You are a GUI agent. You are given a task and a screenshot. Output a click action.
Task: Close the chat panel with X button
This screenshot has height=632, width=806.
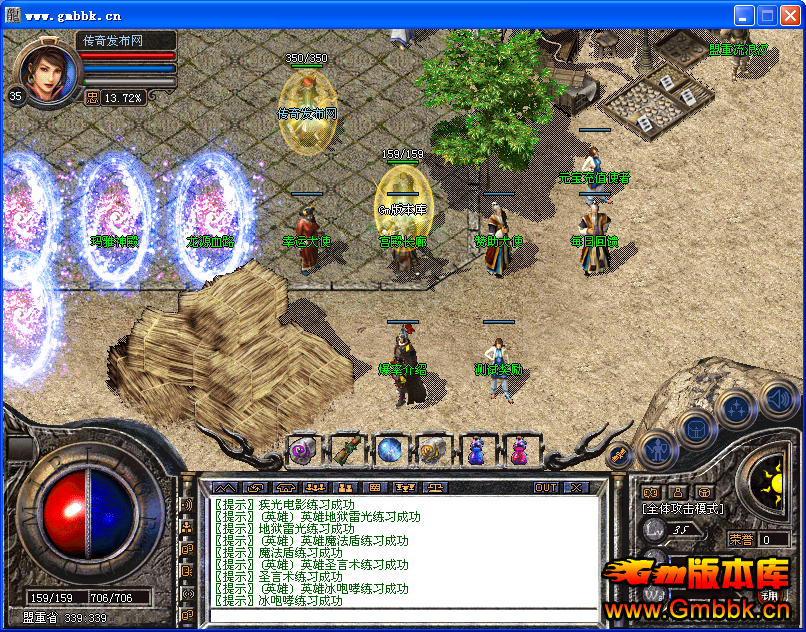tap(577, 488)
